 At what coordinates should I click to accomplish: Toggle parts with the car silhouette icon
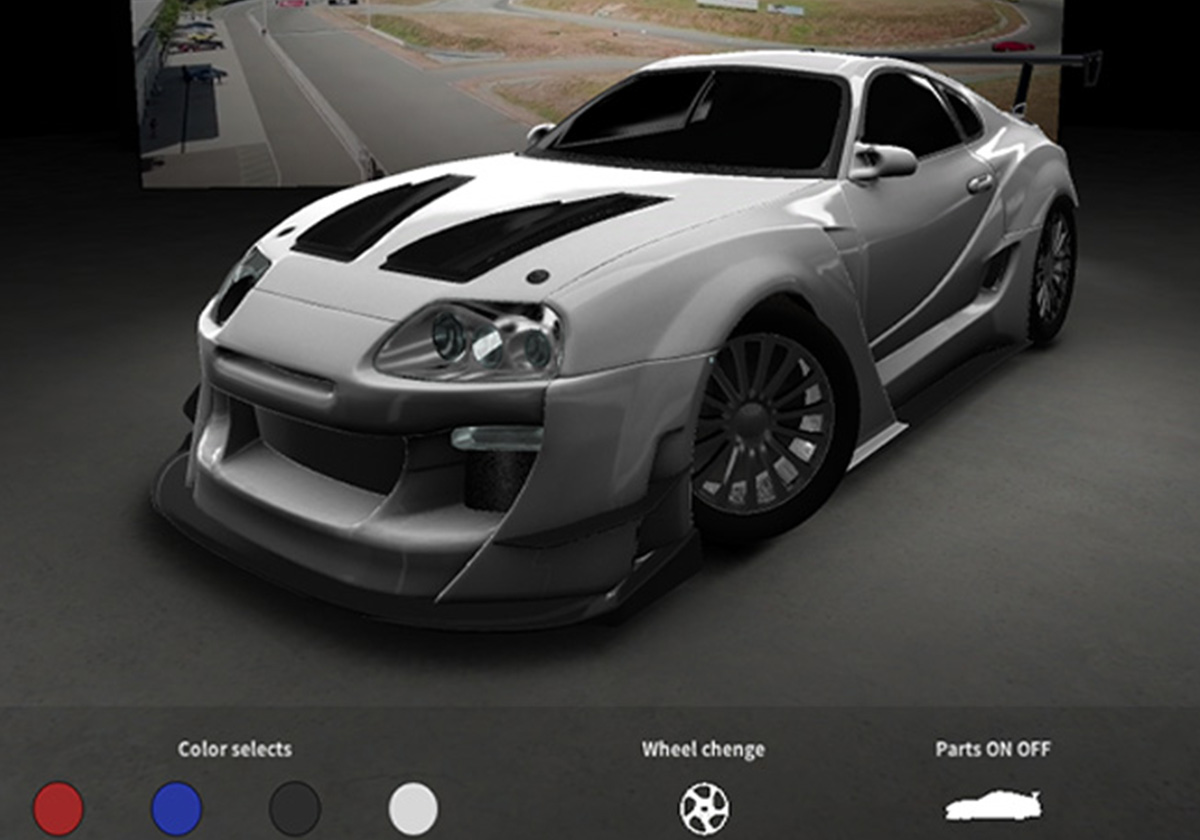[x=993, y=806]
